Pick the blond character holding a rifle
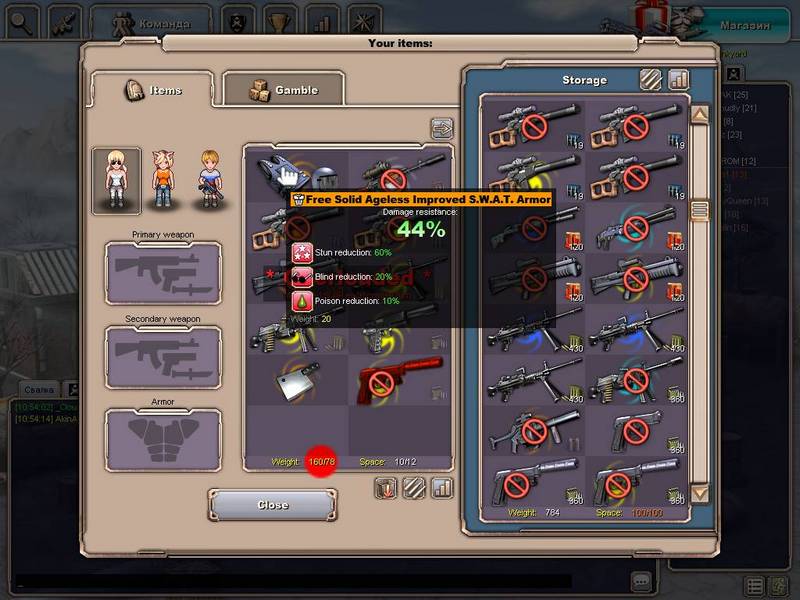The height and width of the screenshot is (600, 800). click(x=209, y=180)
